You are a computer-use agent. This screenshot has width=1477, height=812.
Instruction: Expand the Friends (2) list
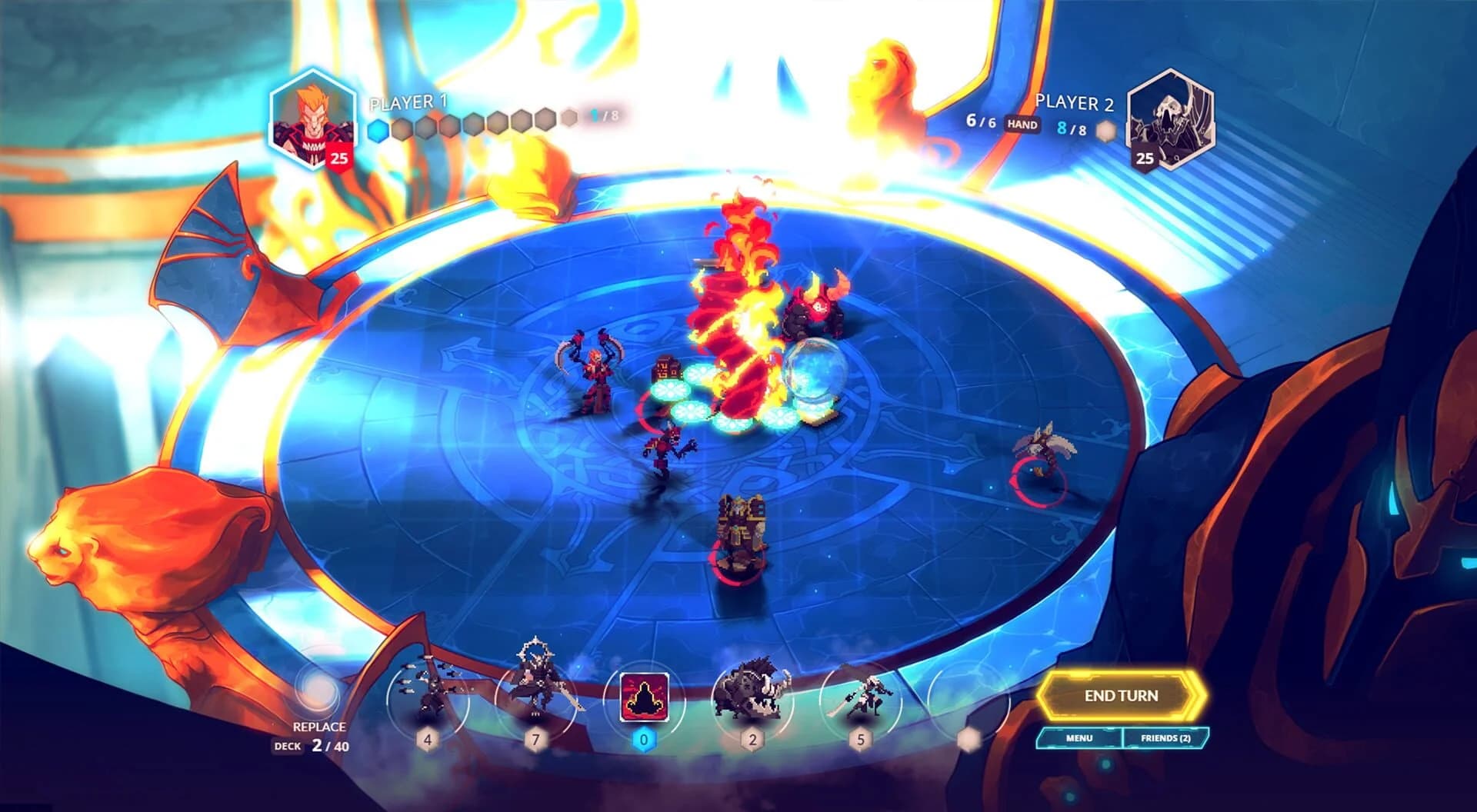1166,737
